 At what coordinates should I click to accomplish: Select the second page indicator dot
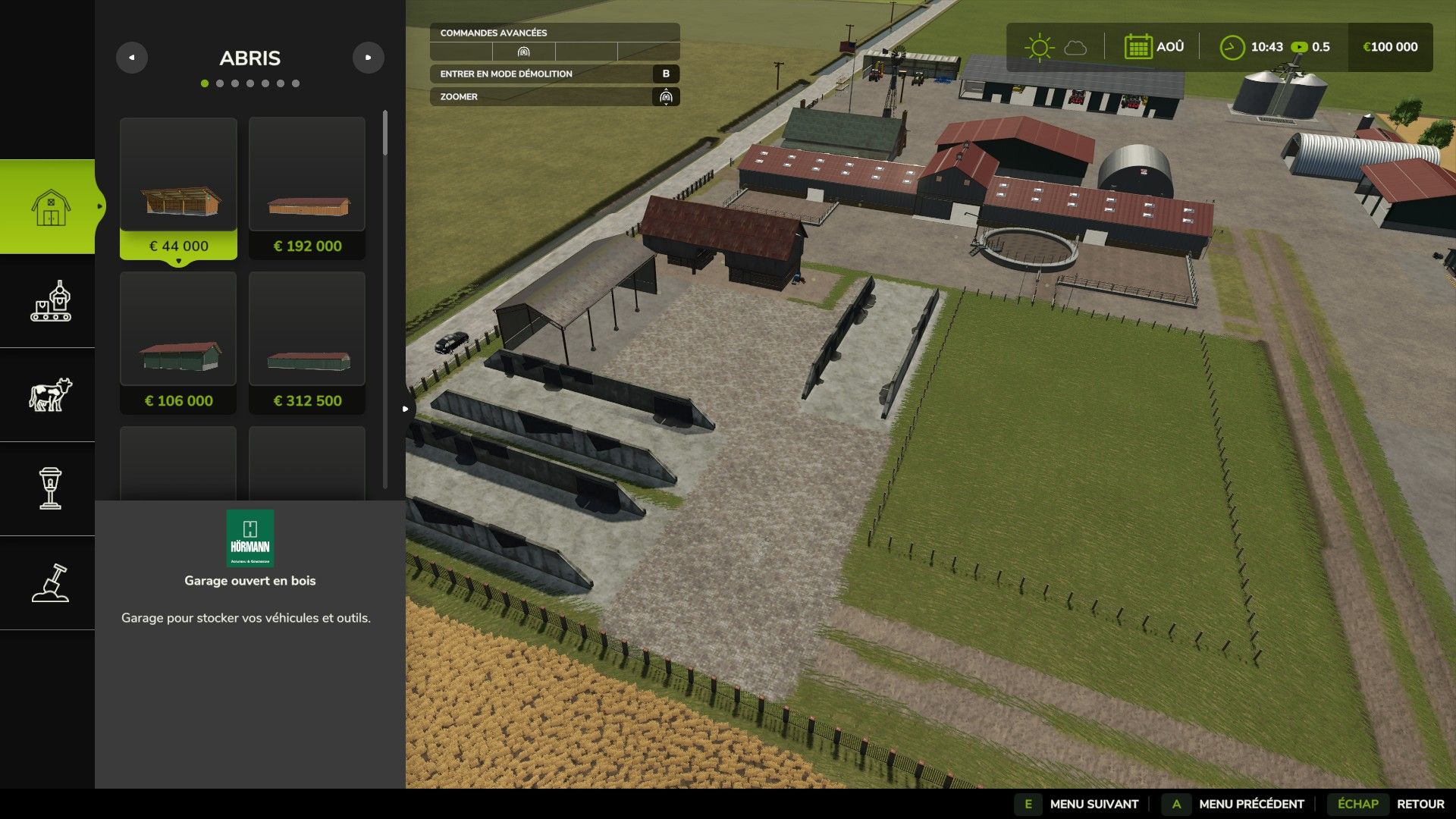coord(220,83)
